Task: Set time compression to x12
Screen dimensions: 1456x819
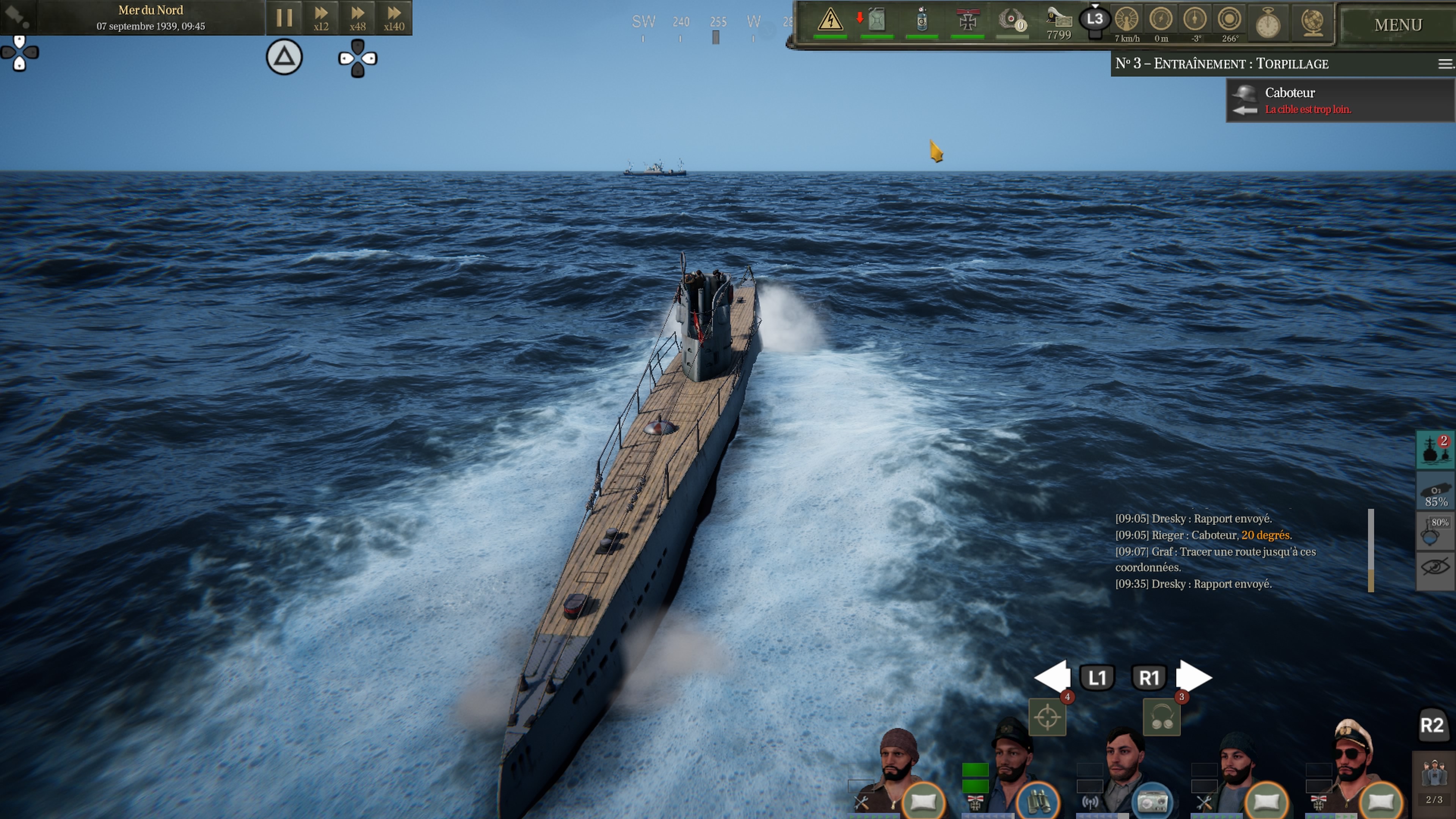Action: (x=321, y=18)
